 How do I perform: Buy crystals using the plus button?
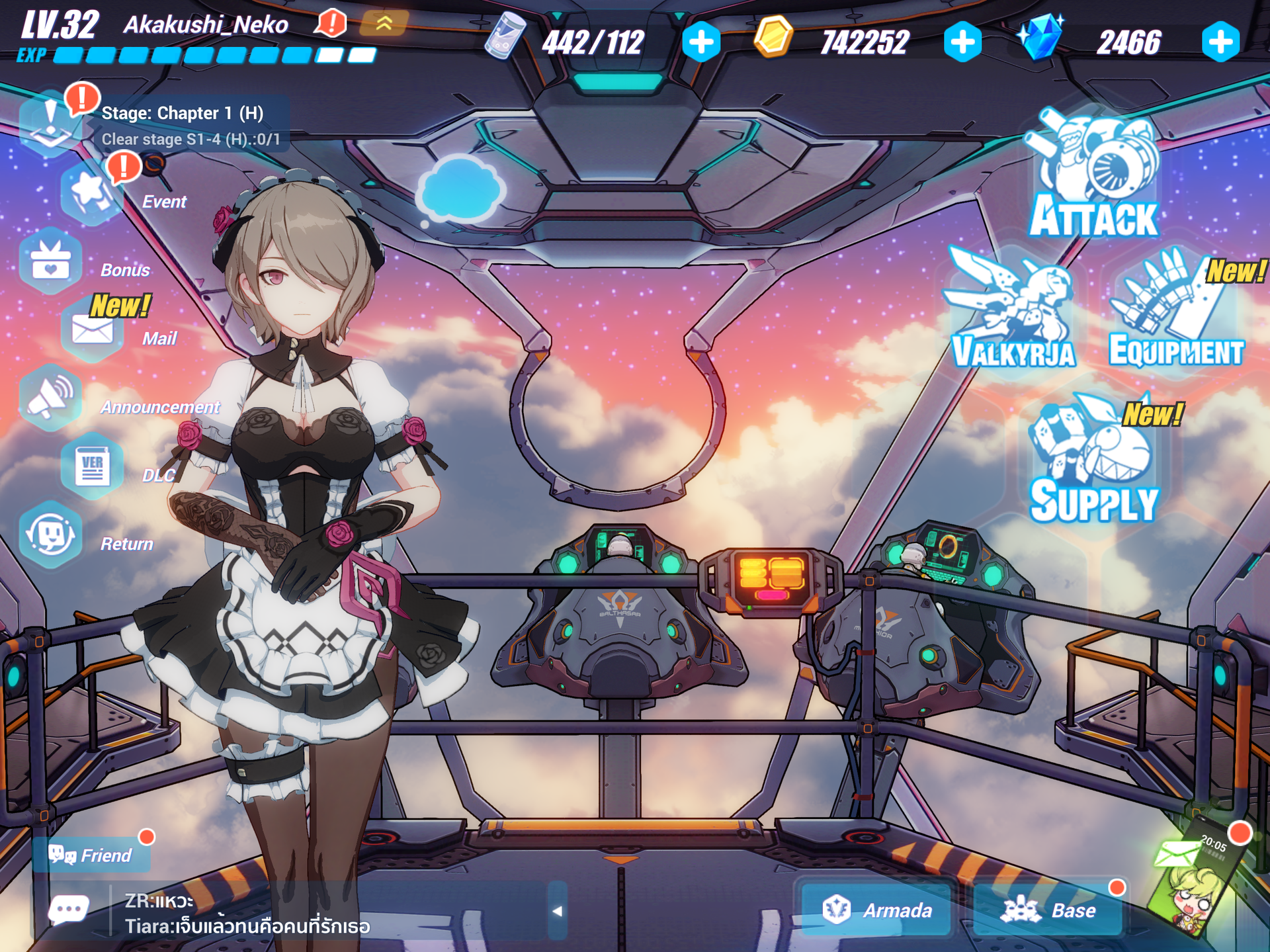1220,42
